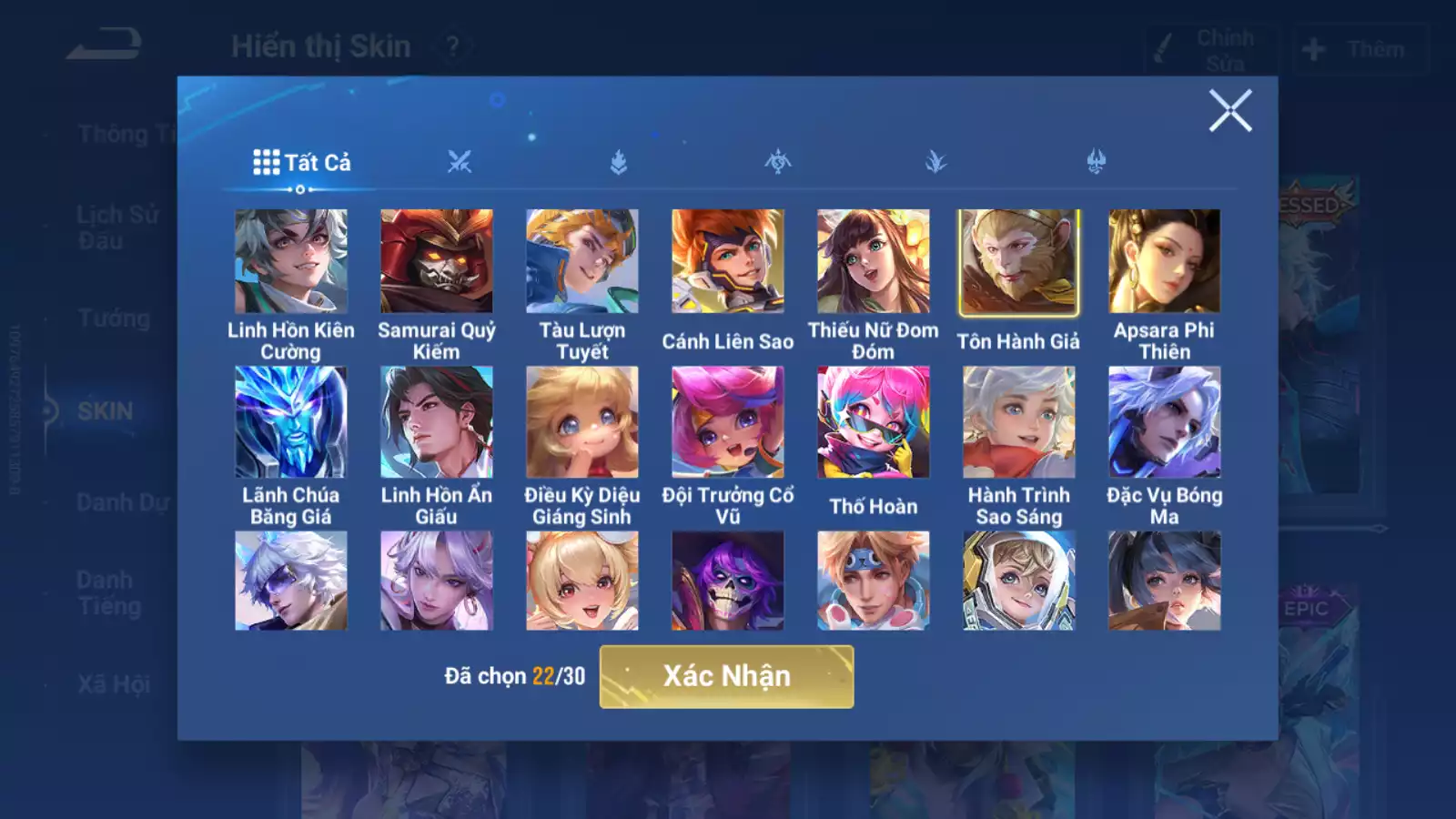The height and width of the screenshot is (819, 1456).
Task: Pick the Tàu Lượn Tuyết skin
Action: click(582, 261)
